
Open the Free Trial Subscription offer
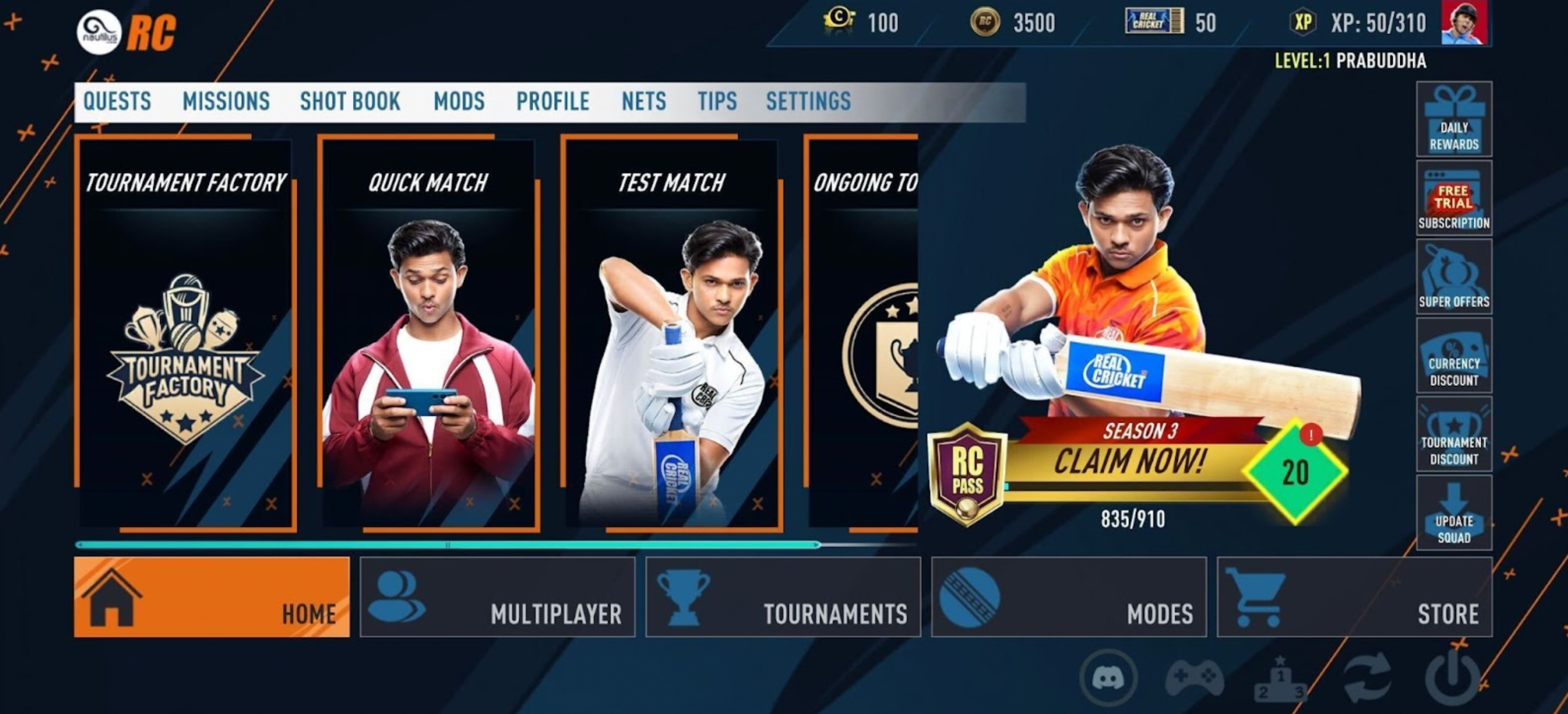pos(1454,198)
